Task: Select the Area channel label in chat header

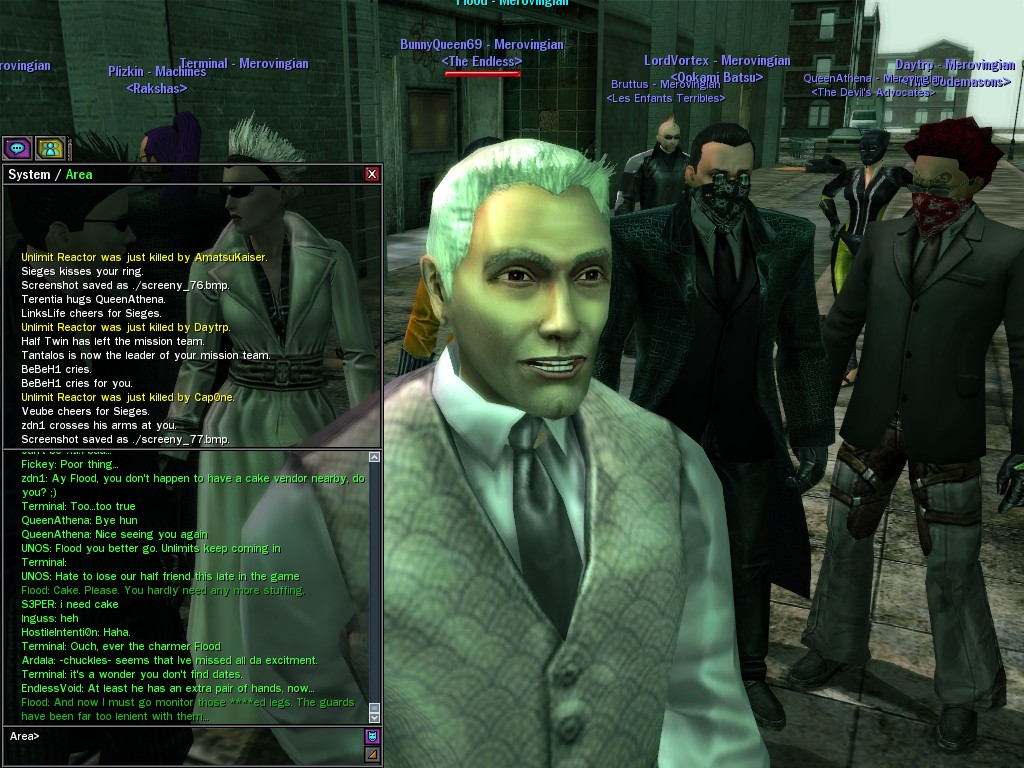Action: click(79, 174)
